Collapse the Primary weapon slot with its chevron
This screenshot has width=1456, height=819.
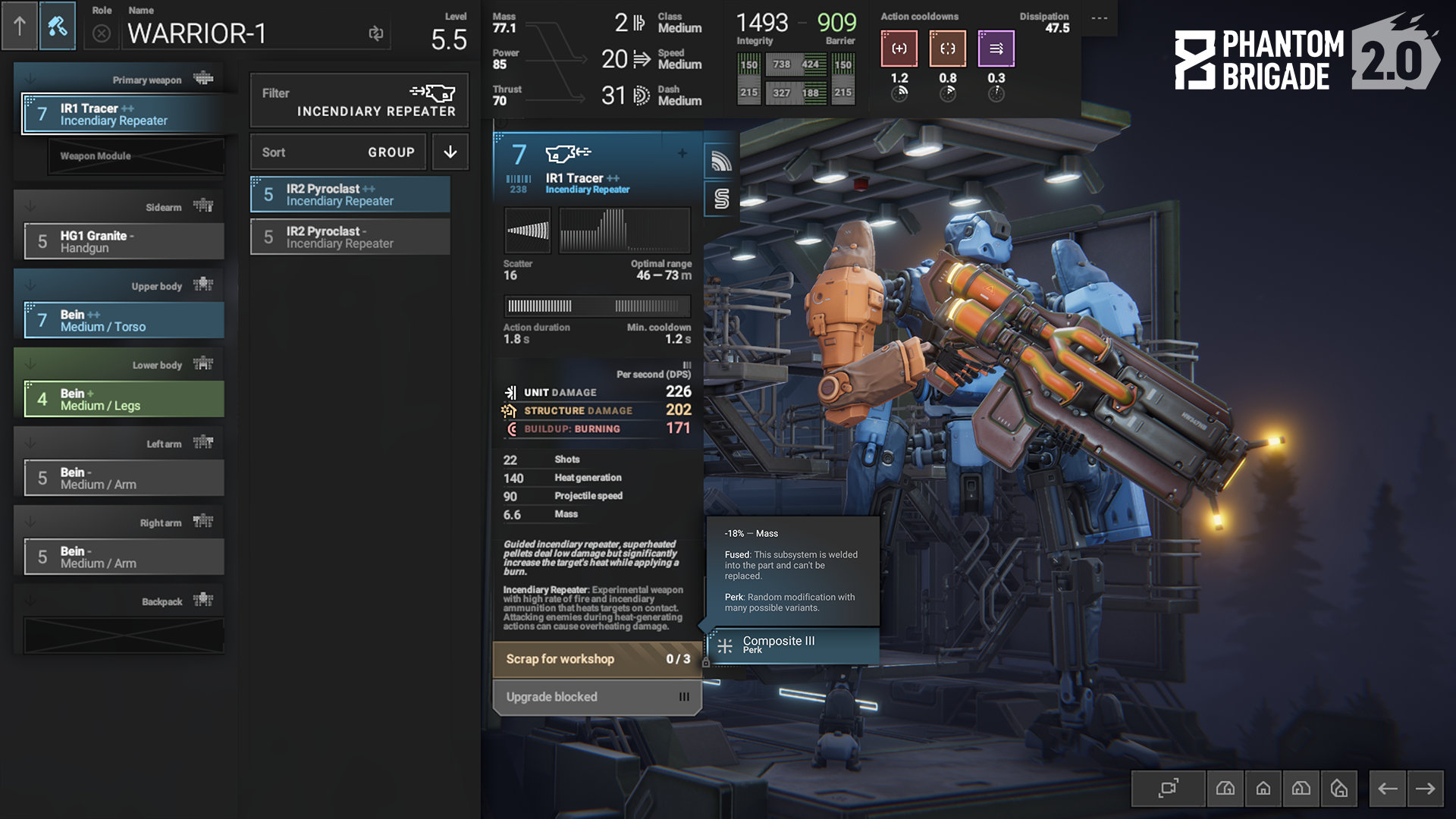tap(30, 79)
